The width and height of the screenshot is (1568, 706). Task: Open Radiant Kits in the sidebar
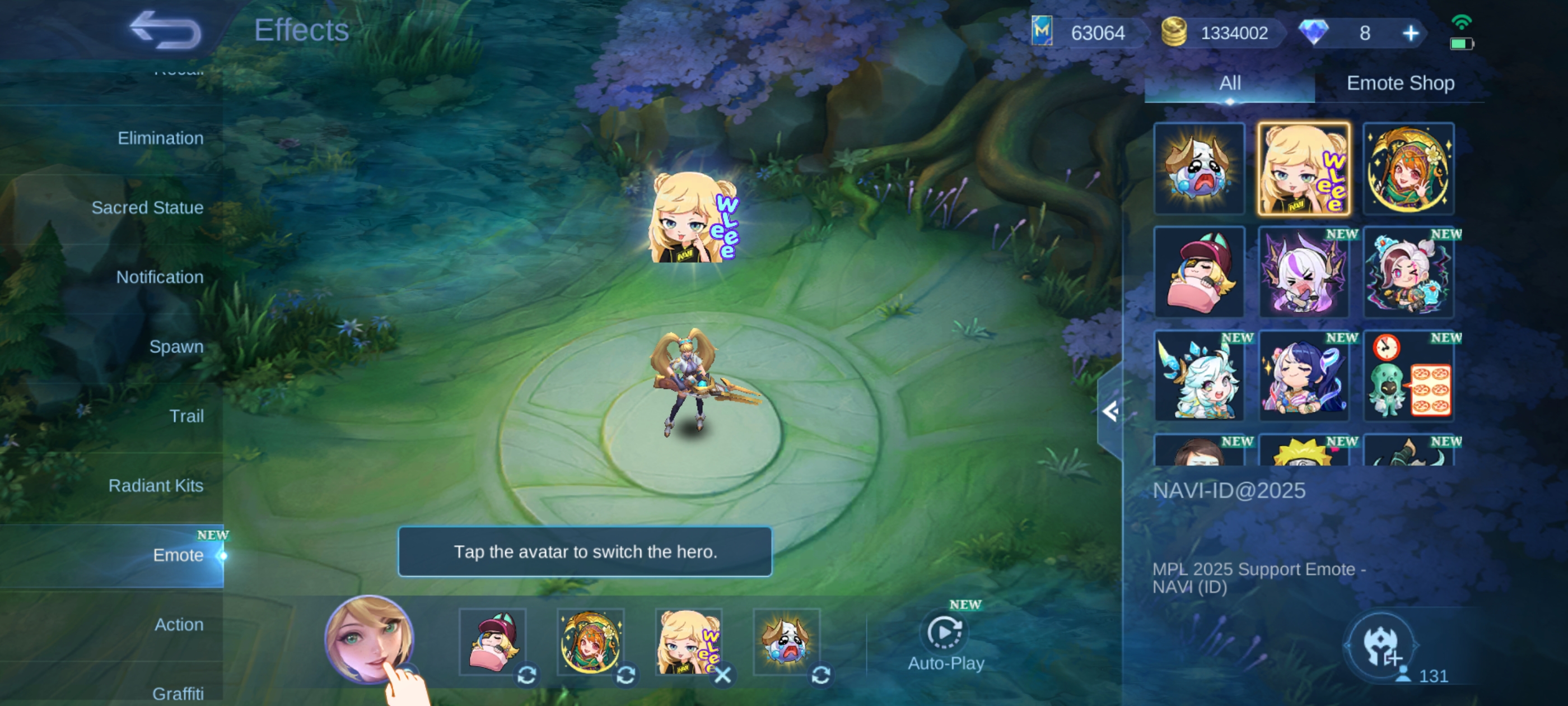[x=156, y=485]
